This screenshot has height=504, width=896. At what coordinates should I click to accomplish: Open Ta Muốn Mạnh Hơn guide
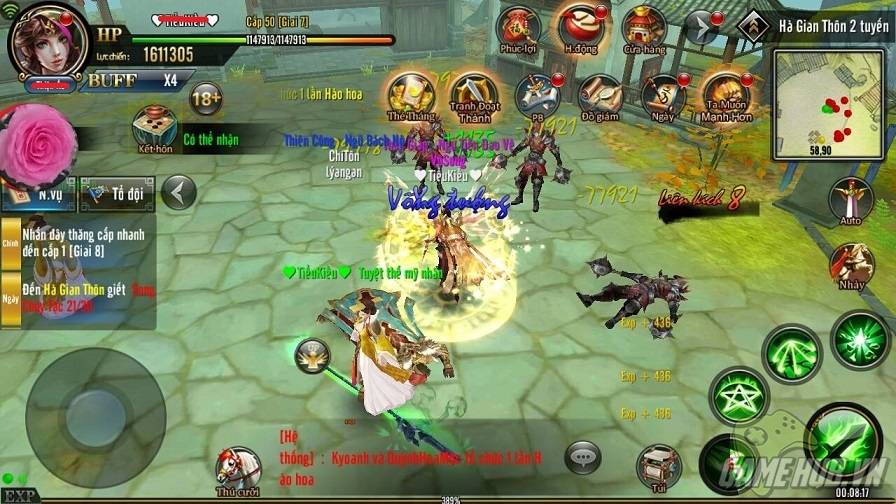pyautogui.click(x=726, y=97)
